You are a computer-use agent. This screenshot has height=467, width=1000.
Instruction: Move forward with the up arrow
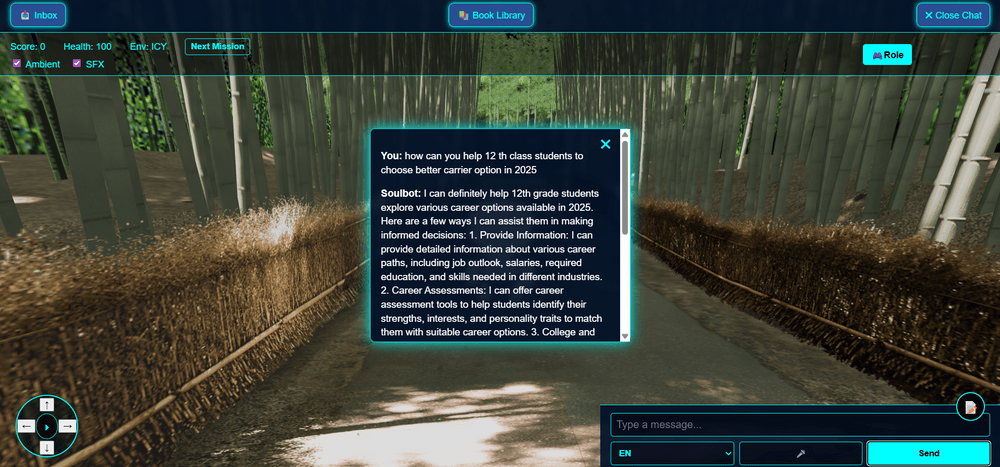point(47,405)
